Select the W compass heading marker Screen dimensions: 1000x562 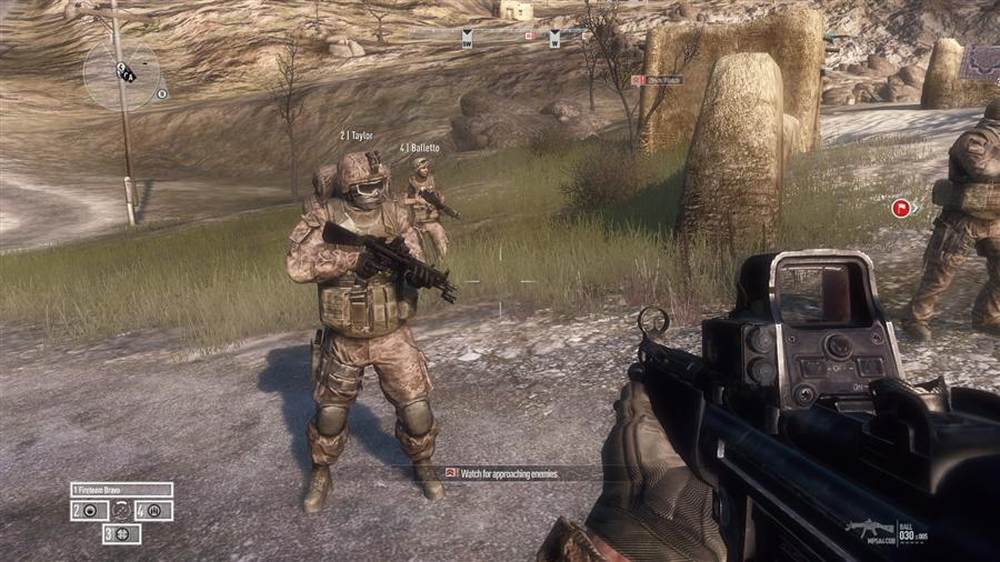click(x=554, y=39)
